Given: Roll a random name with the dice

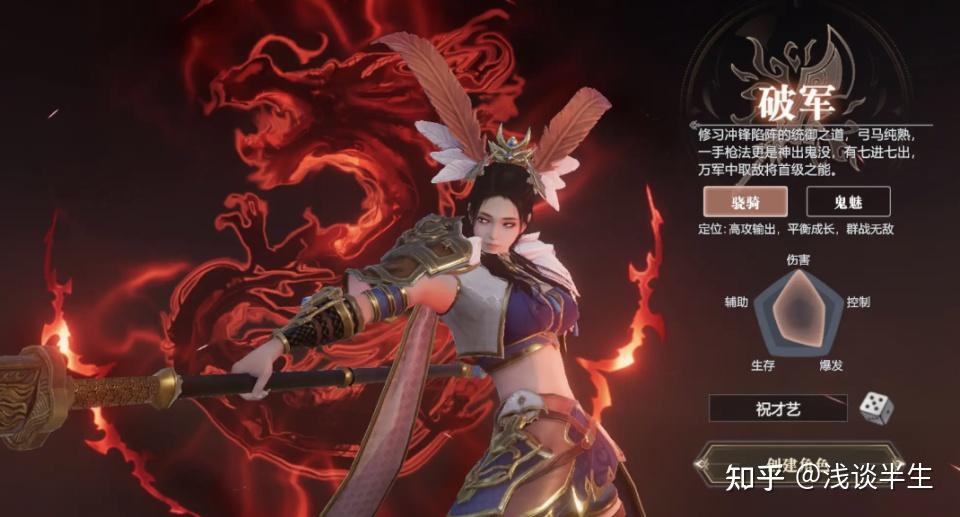Looking at the screenshot, I should 876,408.
